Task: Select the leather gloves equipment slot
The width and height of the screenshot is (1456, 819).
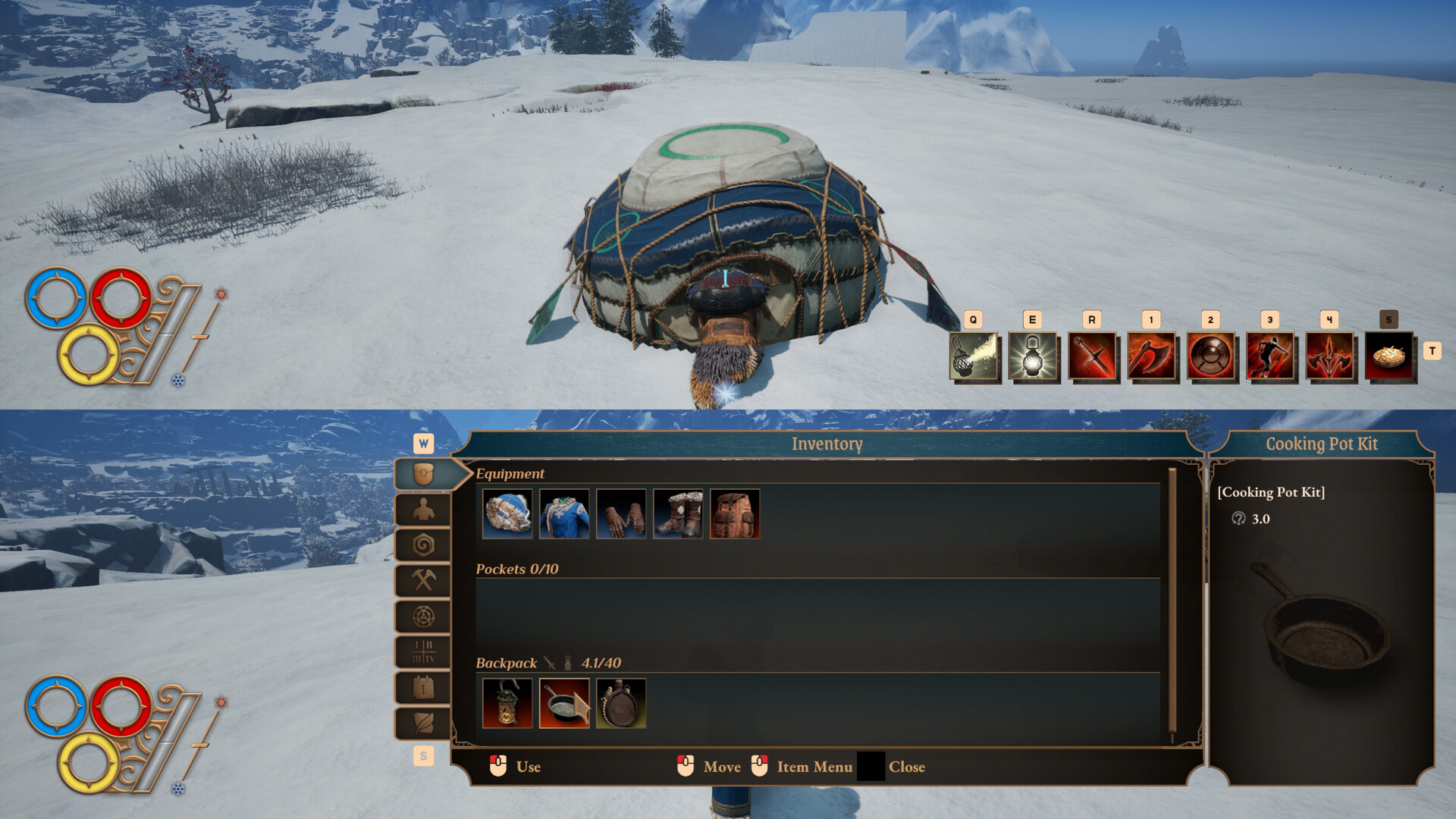Action: click(621, 514)
